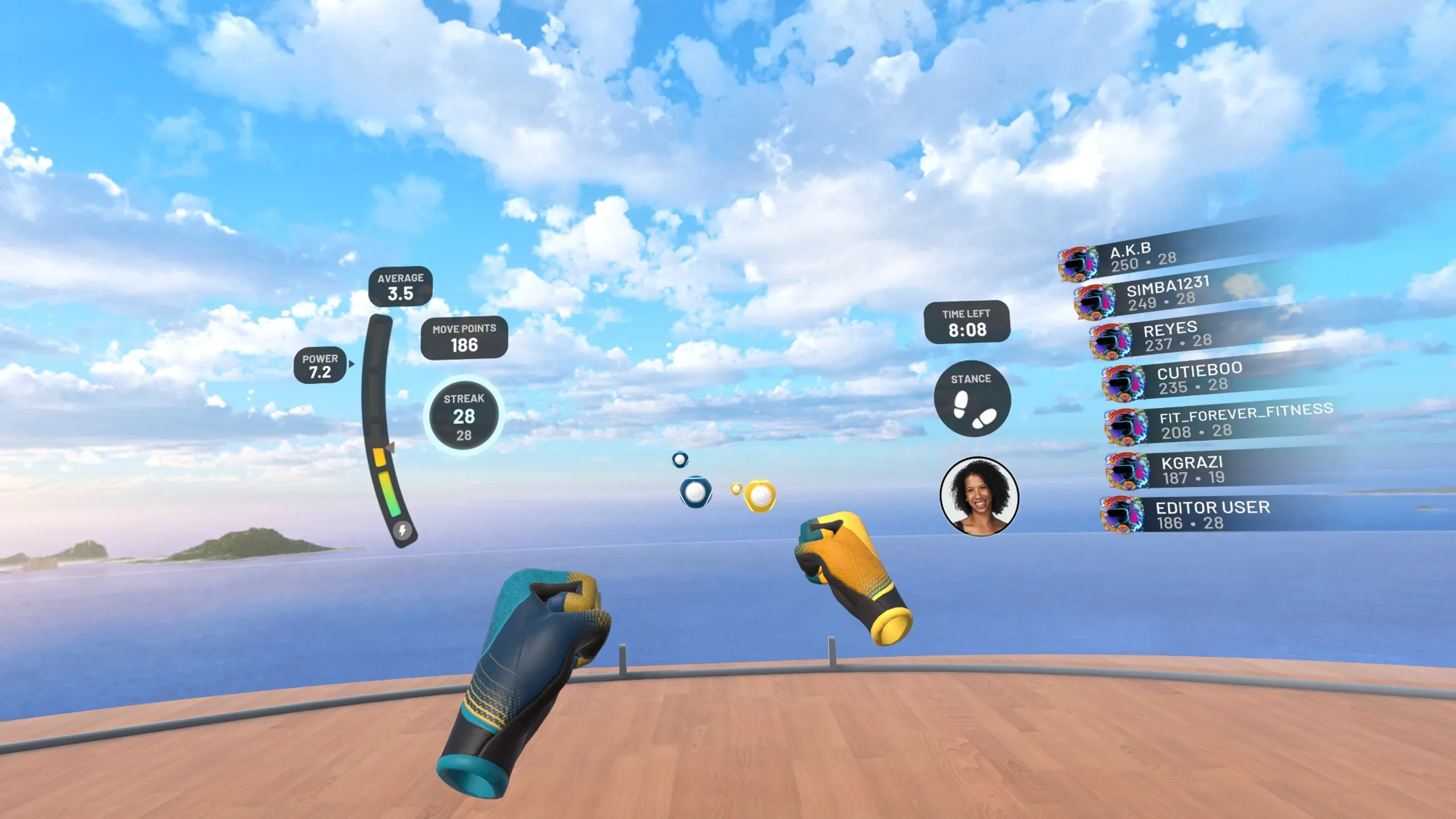Click the lightning bolt power meter icon
1456x819 pixels.
point(403,530)
